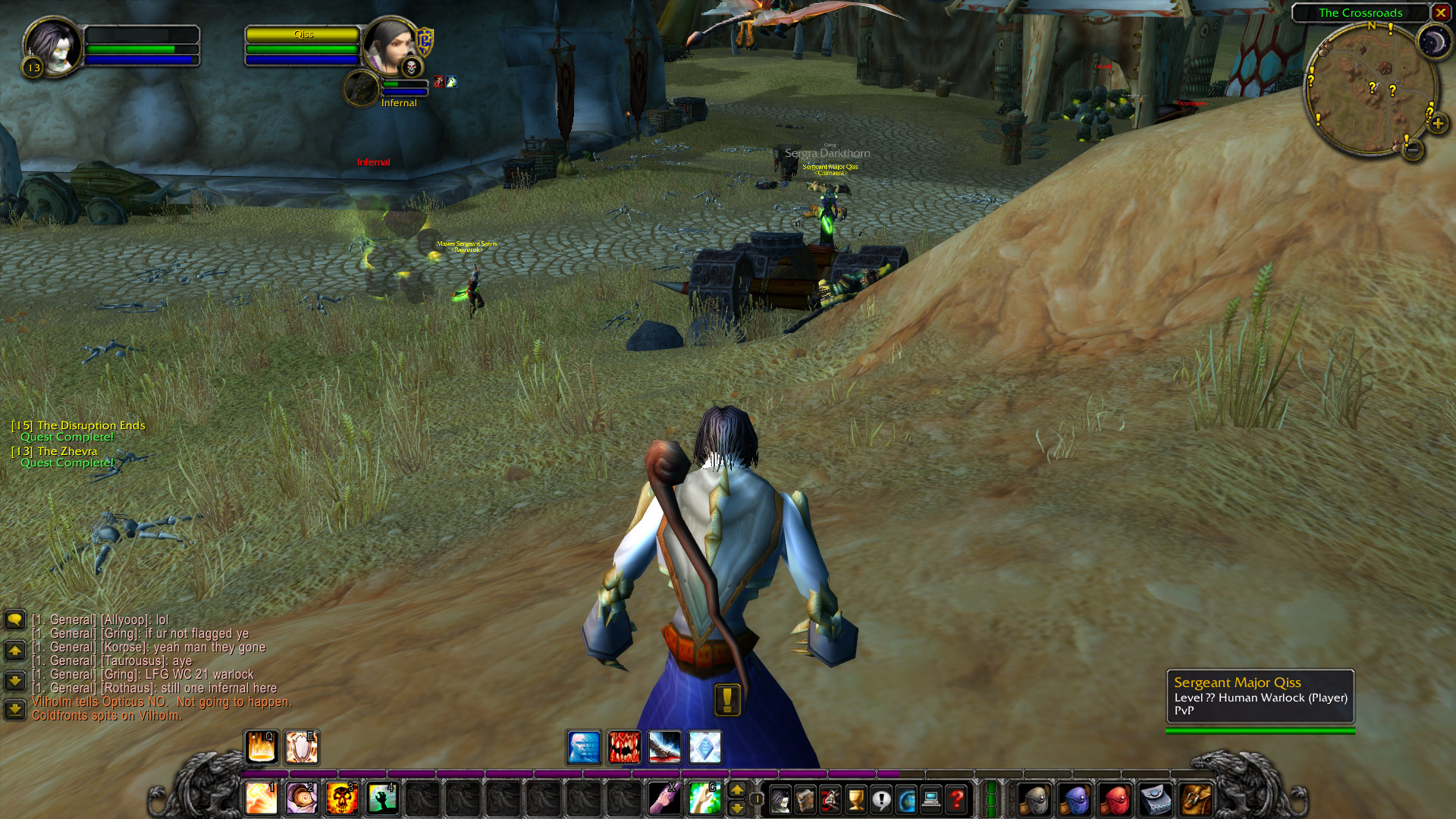This screenshot has height=819, width=1456.
Task: Zoom in on the minimap
Action: [1438, 123]
